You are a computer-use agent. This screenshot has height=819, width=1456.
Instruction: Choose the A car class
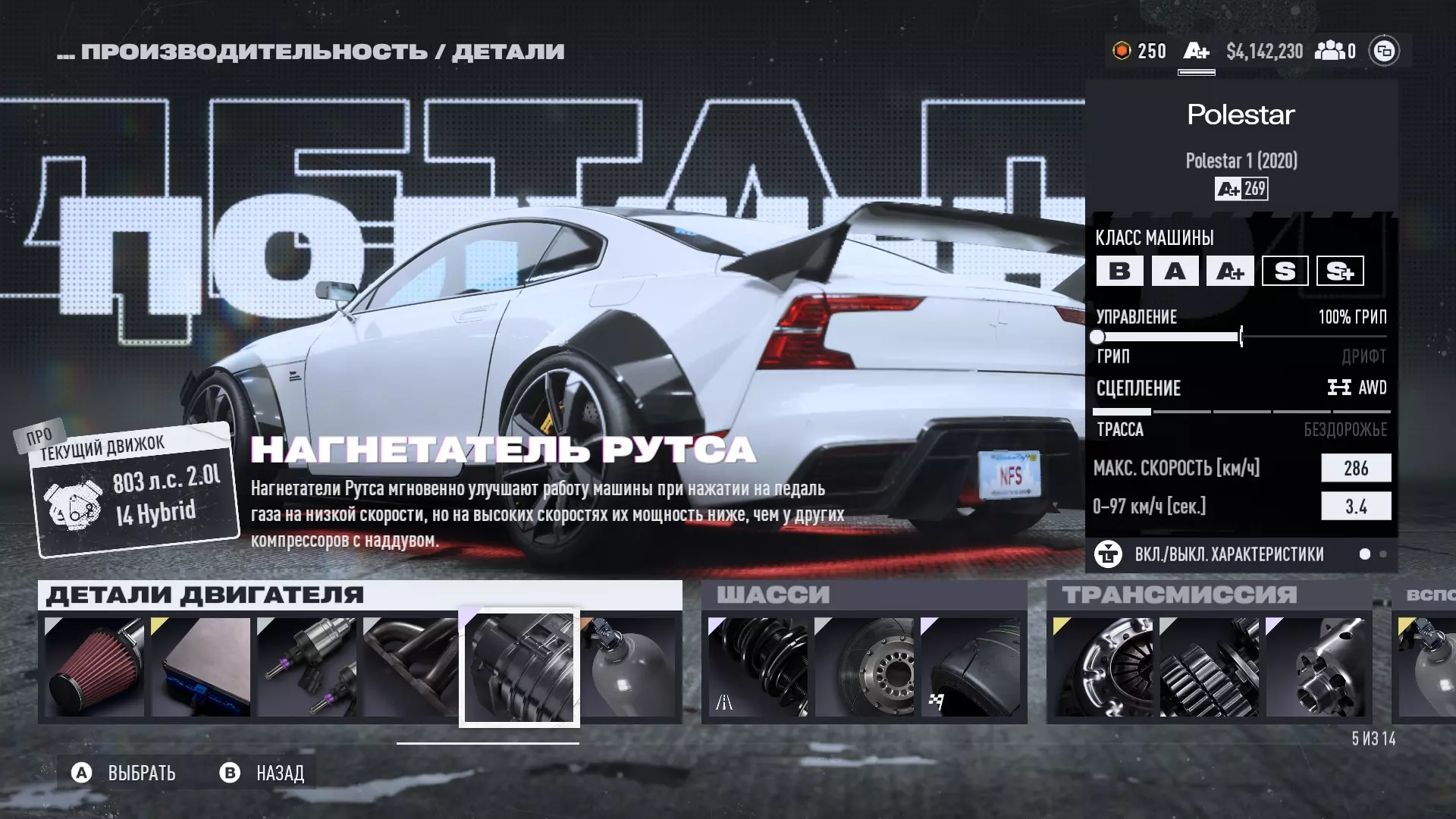click(x=1175, y=271)
